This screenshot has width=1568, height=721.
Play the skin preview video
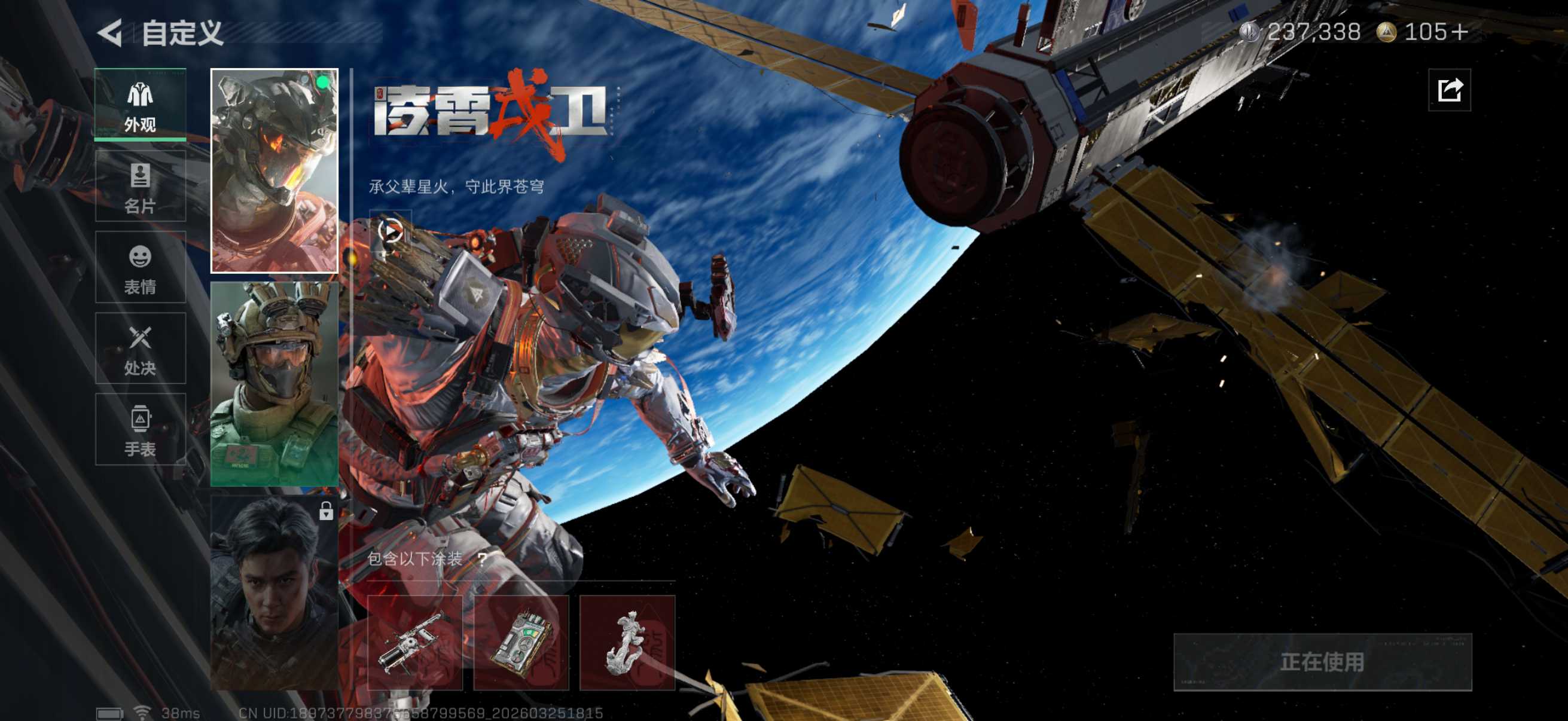pyautogui.click(x=390, y=231)
